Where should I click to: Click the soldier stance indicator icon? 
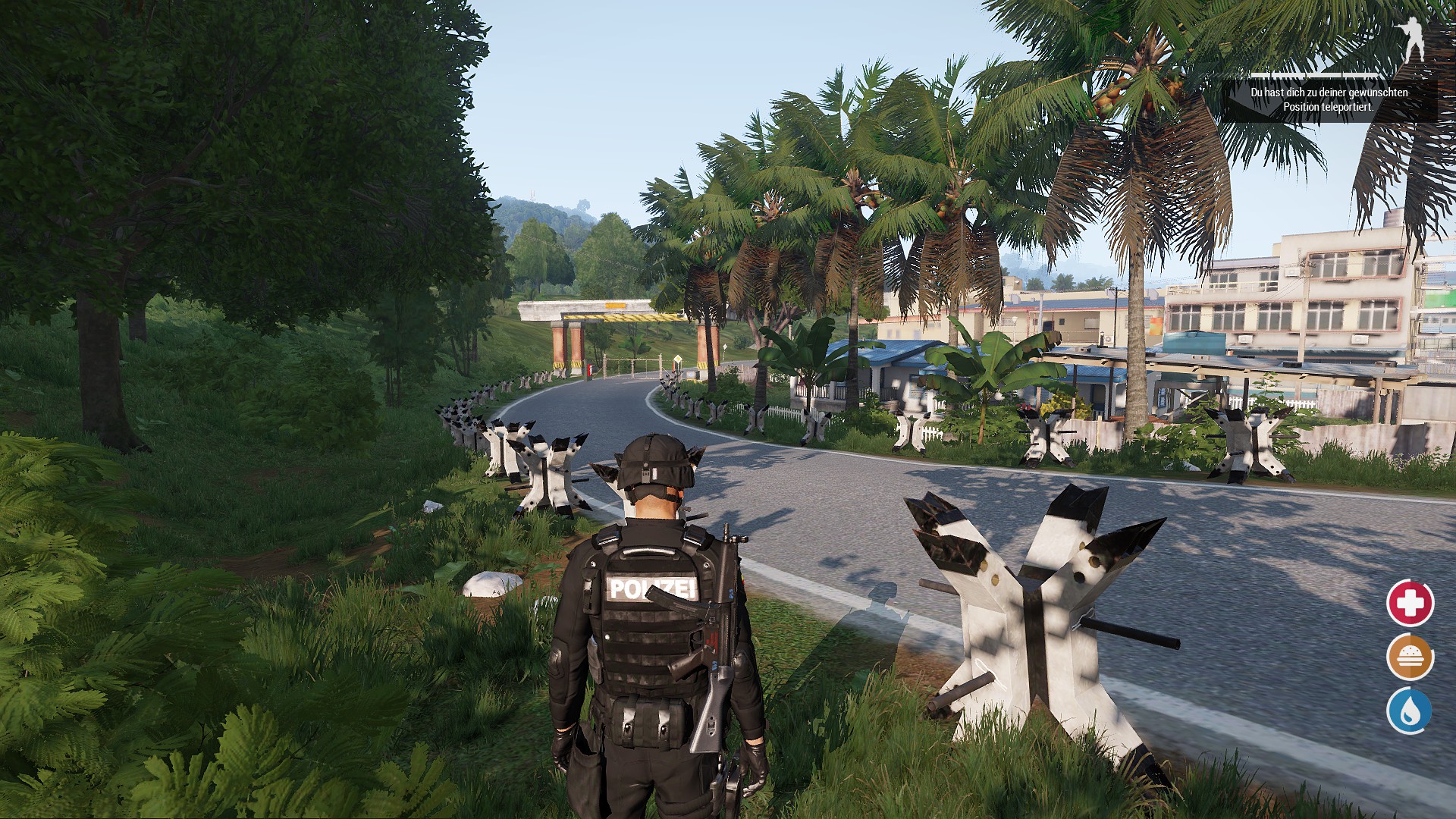[1411, 39]
